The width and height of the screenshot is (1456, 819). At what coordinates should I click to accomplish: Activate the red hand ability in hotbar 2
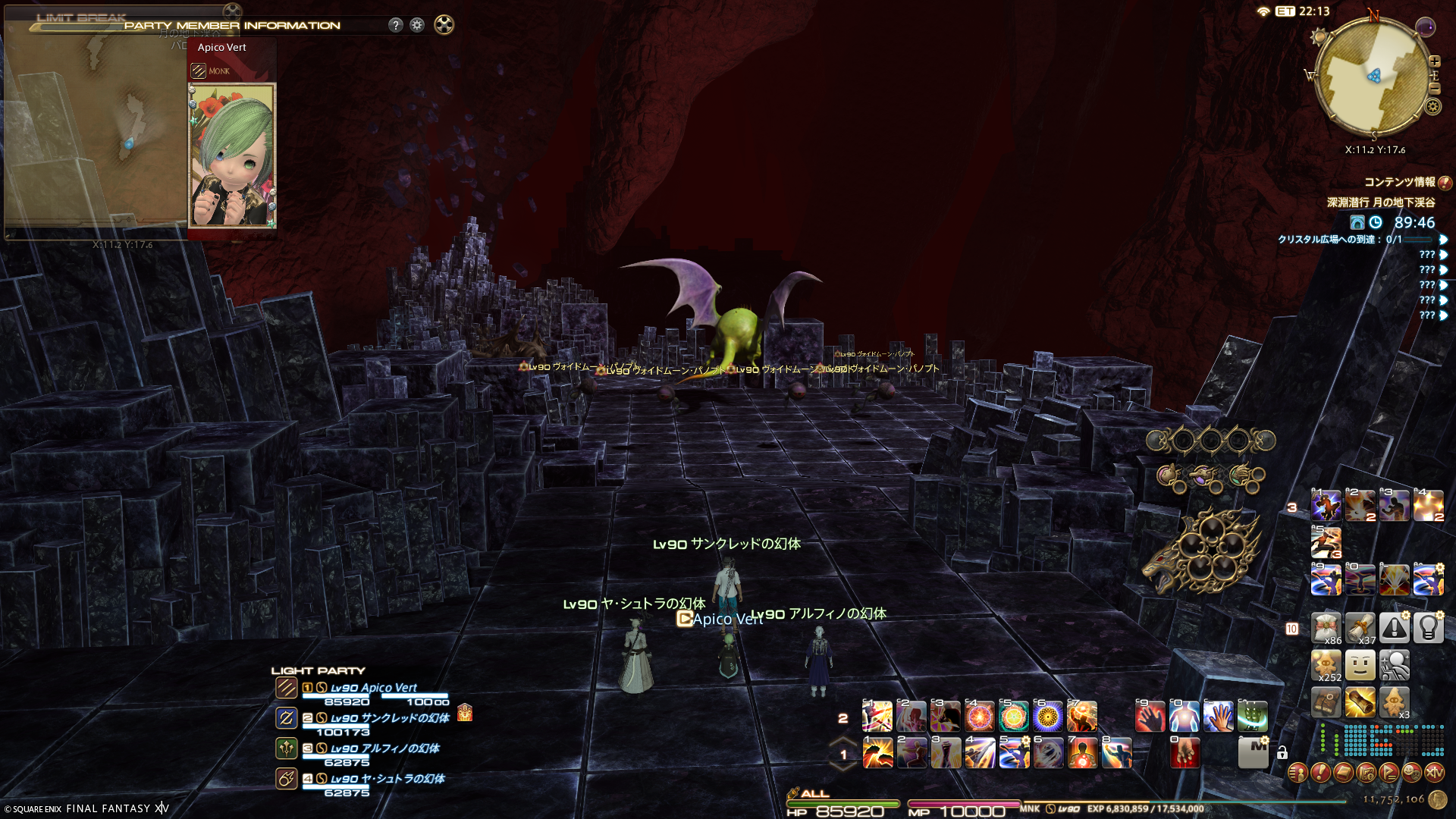point(1150,716)
